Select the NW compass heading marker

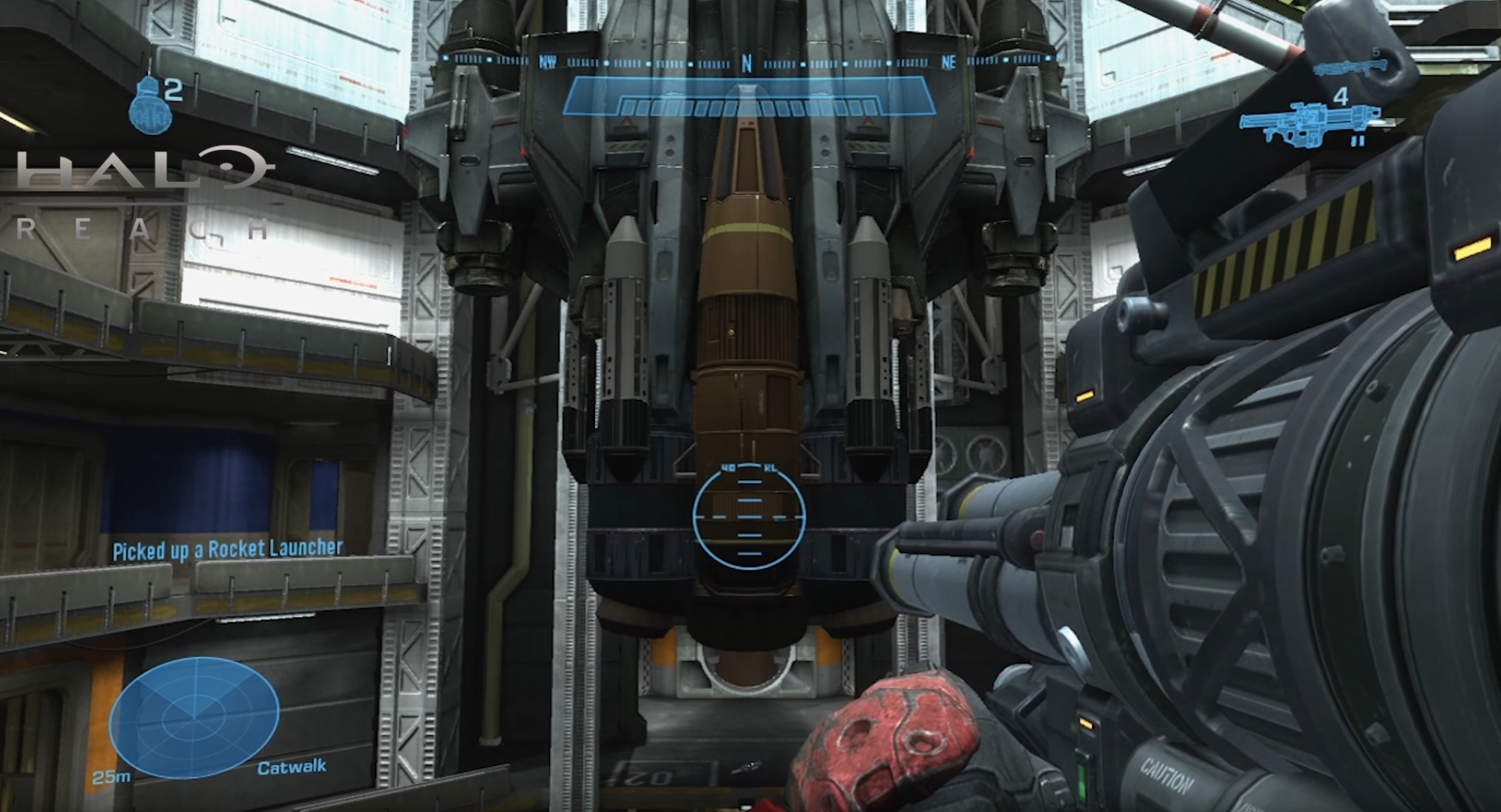coord(547,63)
